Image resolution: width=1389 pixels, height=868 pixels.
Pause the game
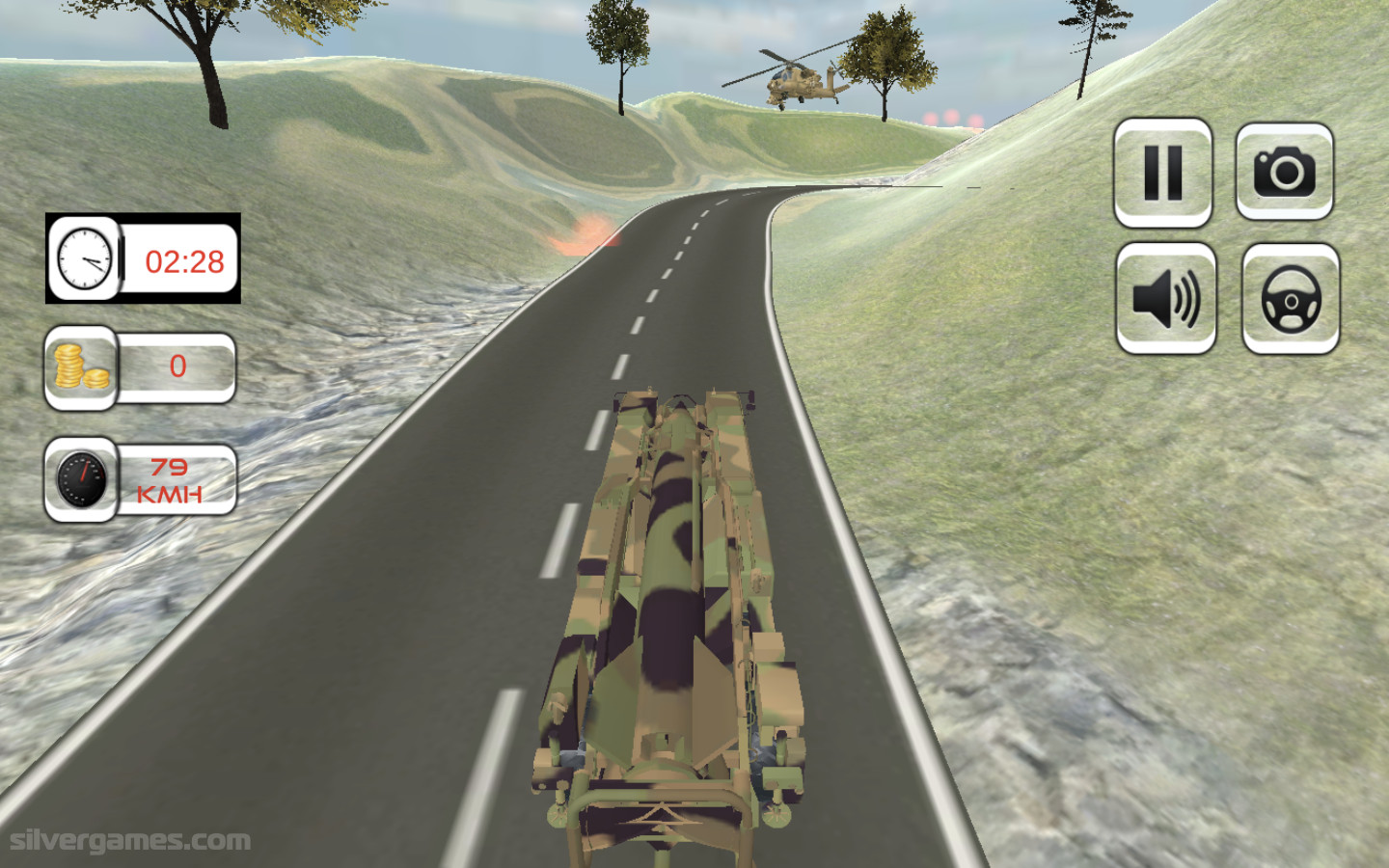1162,173
